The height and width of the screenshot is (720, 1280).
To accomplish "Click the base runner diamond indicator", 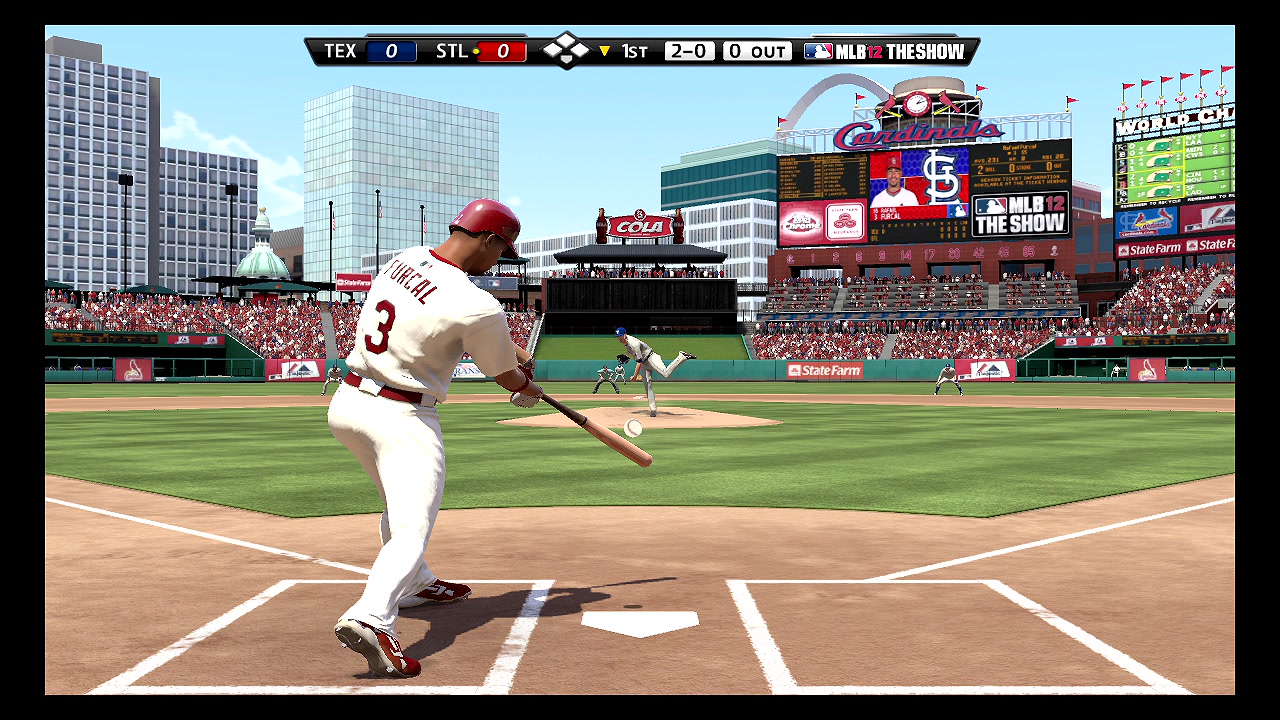I will pyautogui.click(x=565, y=50).
